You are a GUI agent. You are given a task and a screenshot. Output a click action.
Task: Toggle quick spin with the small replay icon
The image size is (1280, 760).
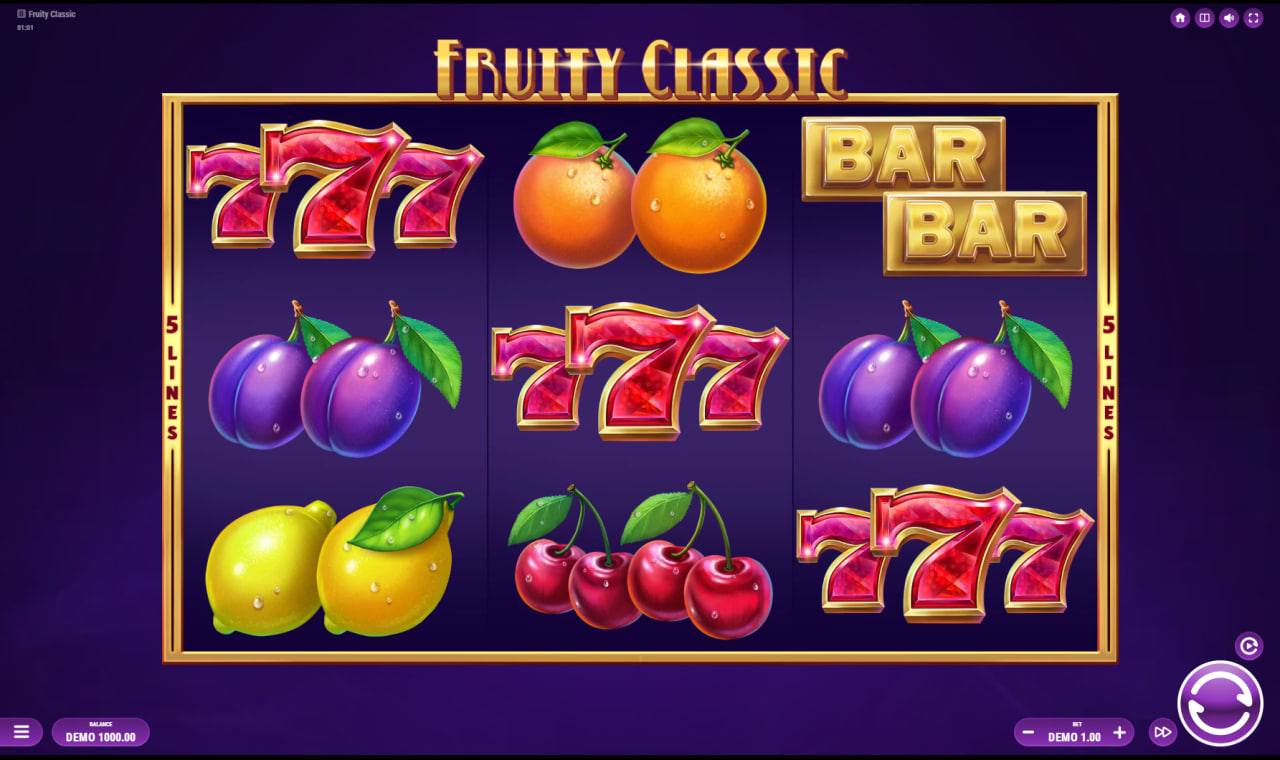click(1247, 644)
